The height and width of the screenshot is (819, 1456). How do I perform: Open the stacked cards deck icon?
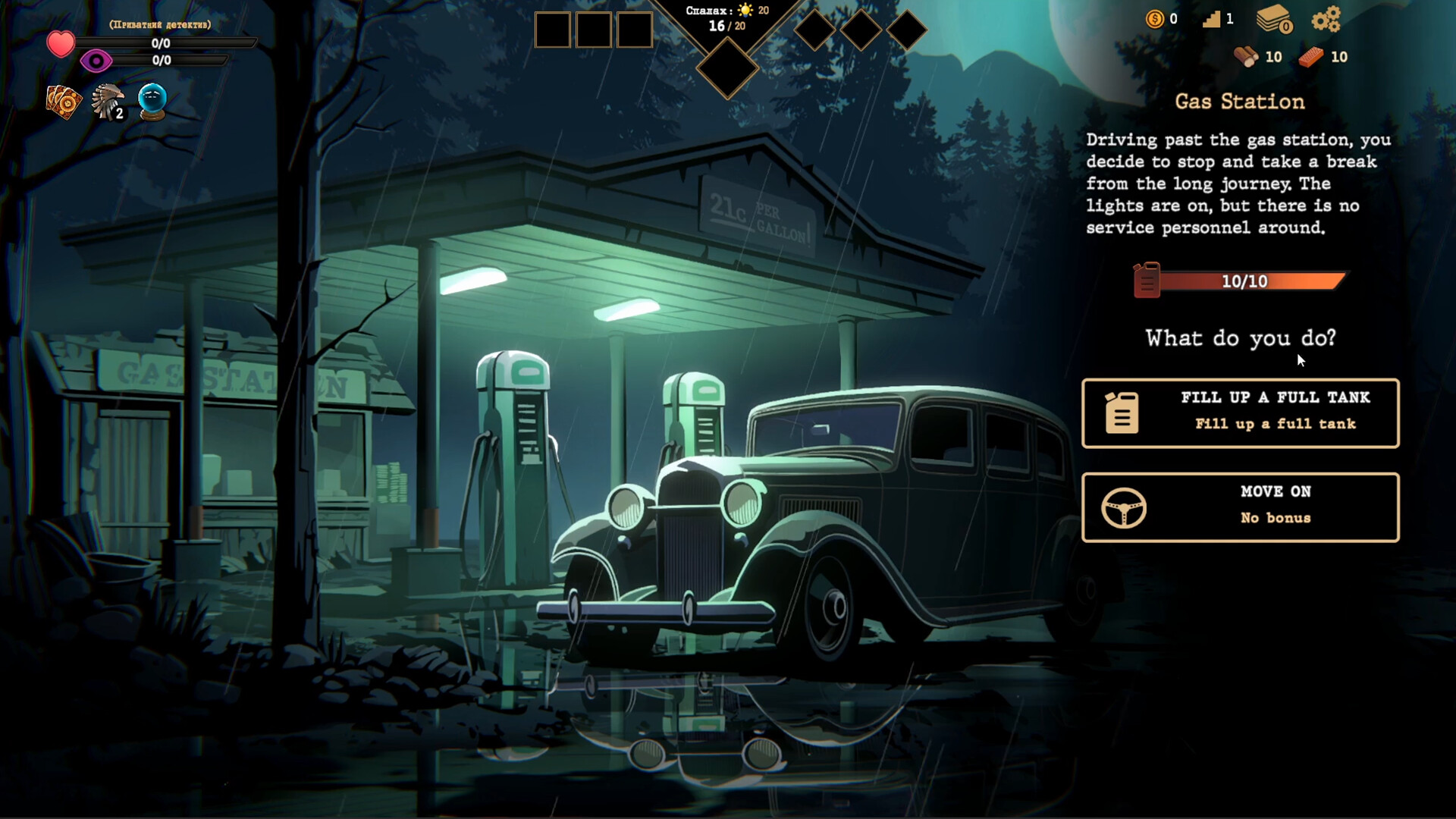click(x=1274, y=19)
